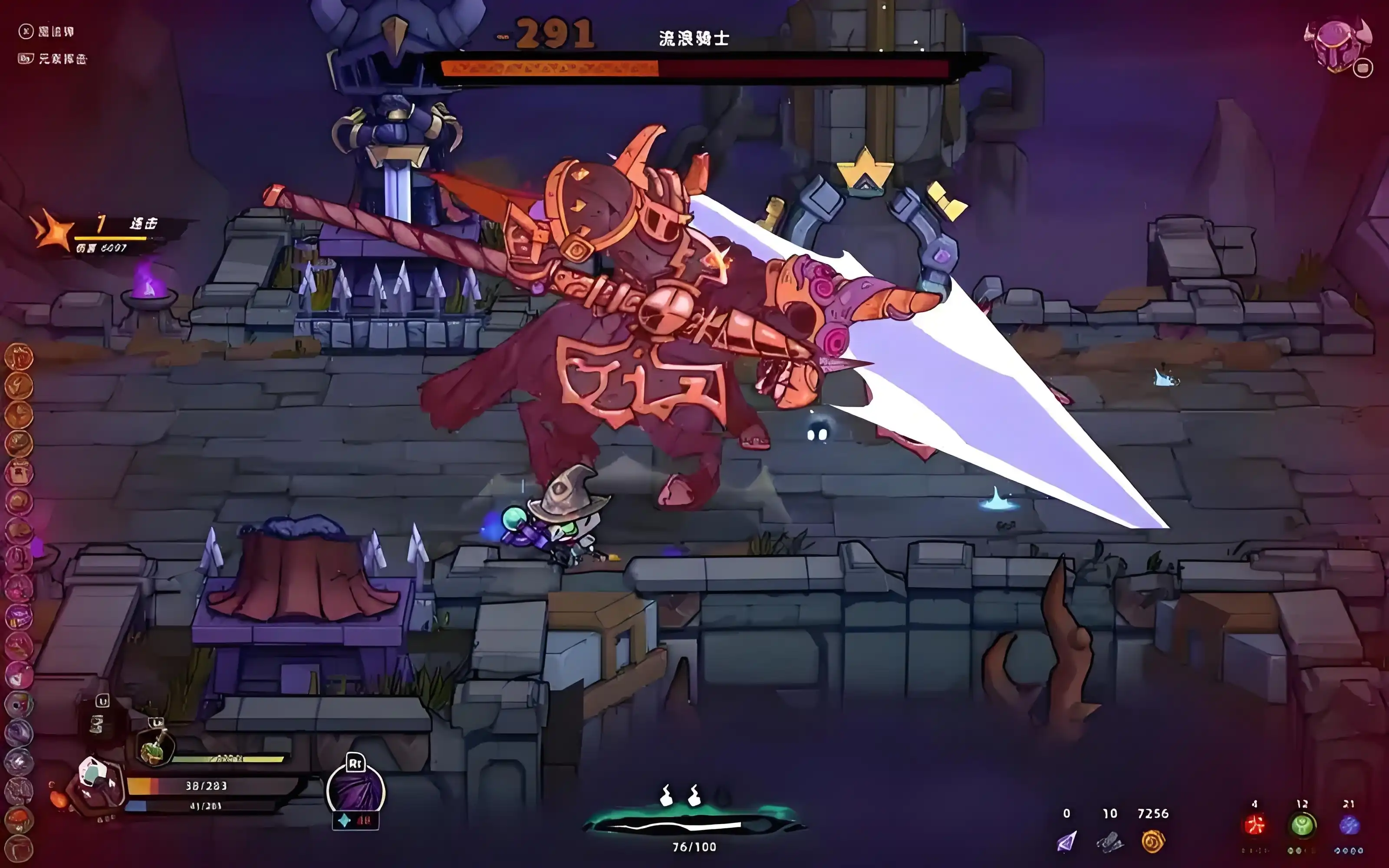
Task: Click the blue swirl element orb
Action: [1349, 825]
